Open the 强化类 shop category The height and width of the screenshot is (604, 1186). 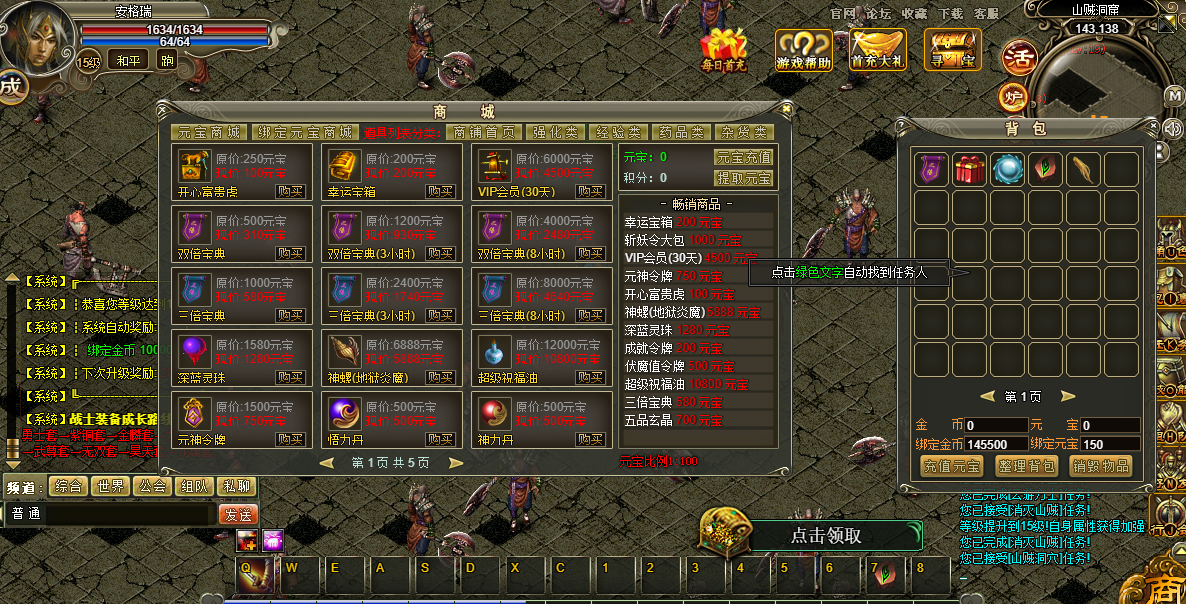(x=555, y=132)
